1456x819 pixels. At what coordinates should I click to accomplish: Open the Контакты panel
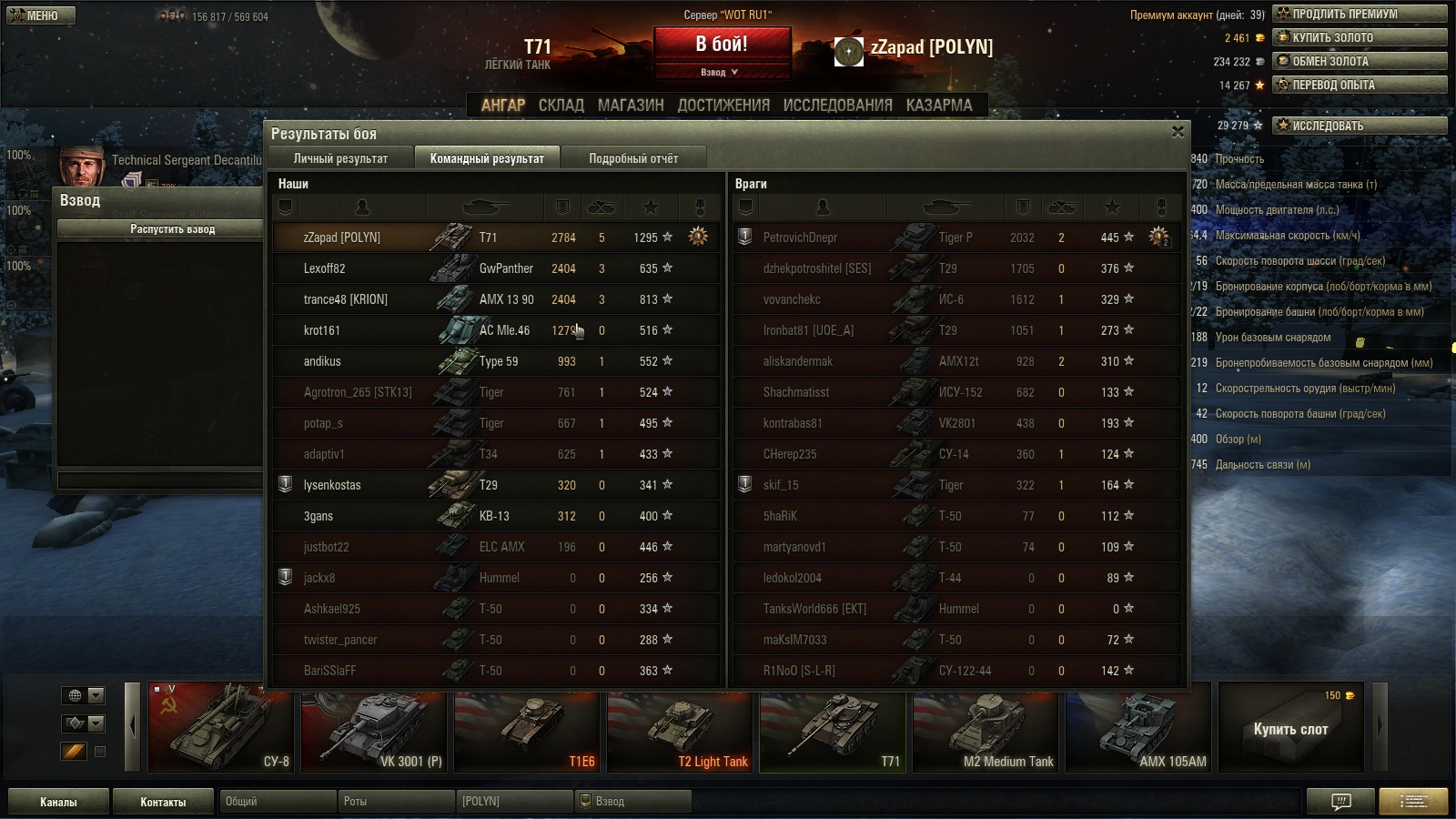[163, 802]
